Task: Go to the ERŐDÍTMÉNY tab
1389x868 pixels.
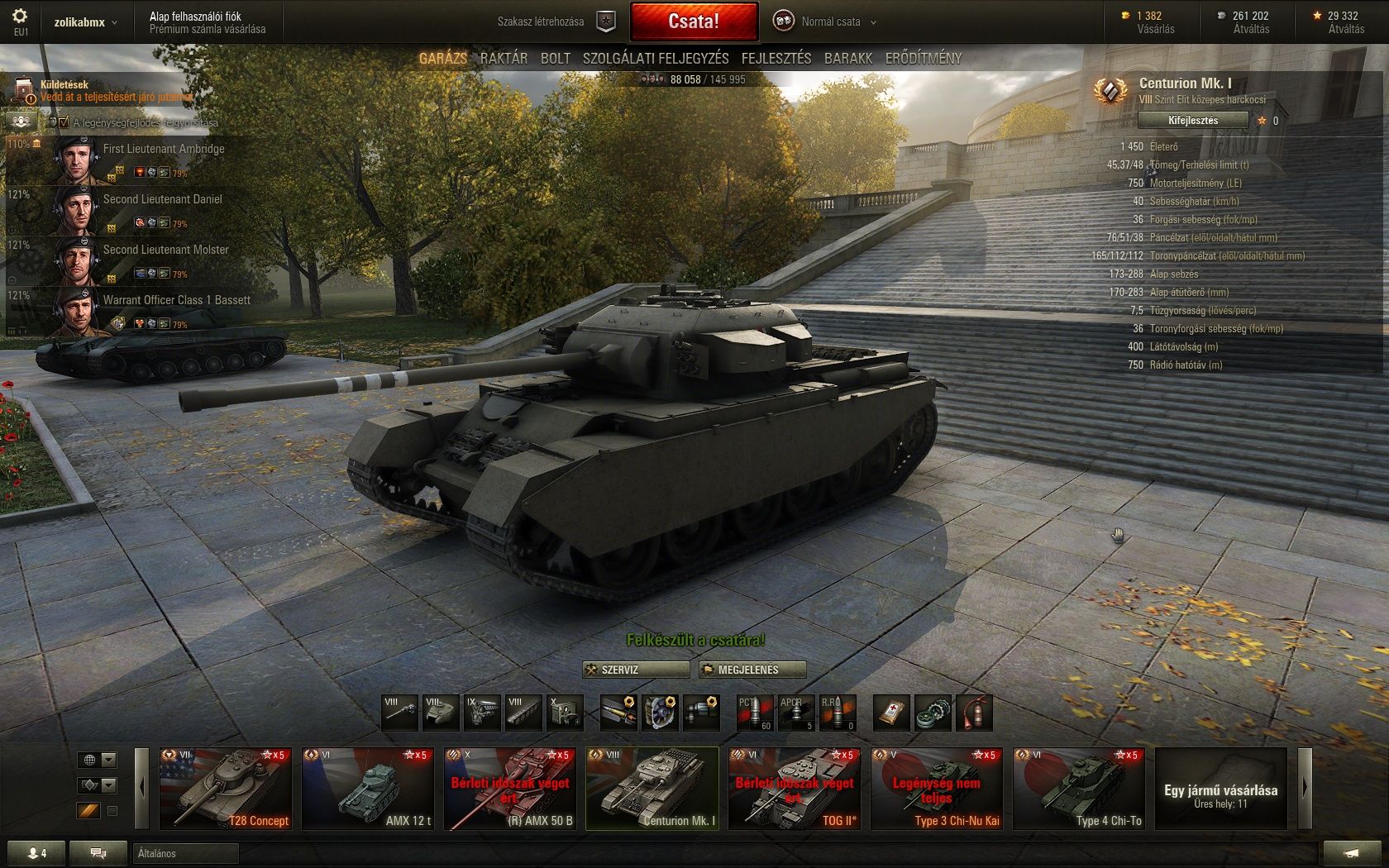Action: [x=924, y=58]
